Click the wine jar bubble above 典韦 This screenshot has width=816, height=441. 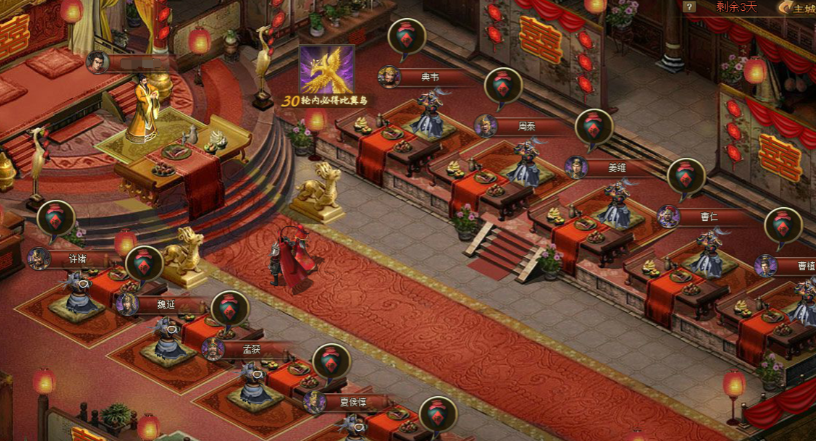(406, 37)
